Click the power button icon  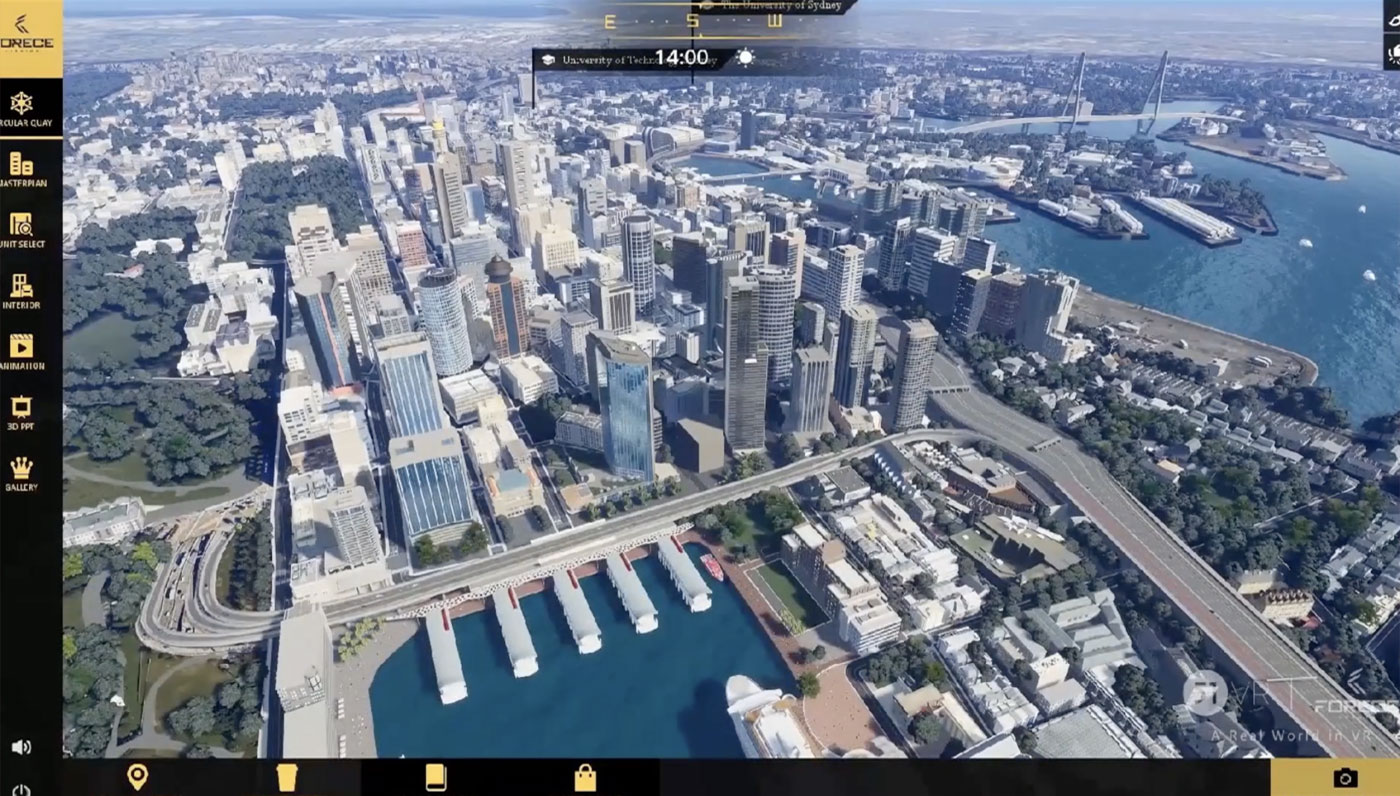(21, 789)
